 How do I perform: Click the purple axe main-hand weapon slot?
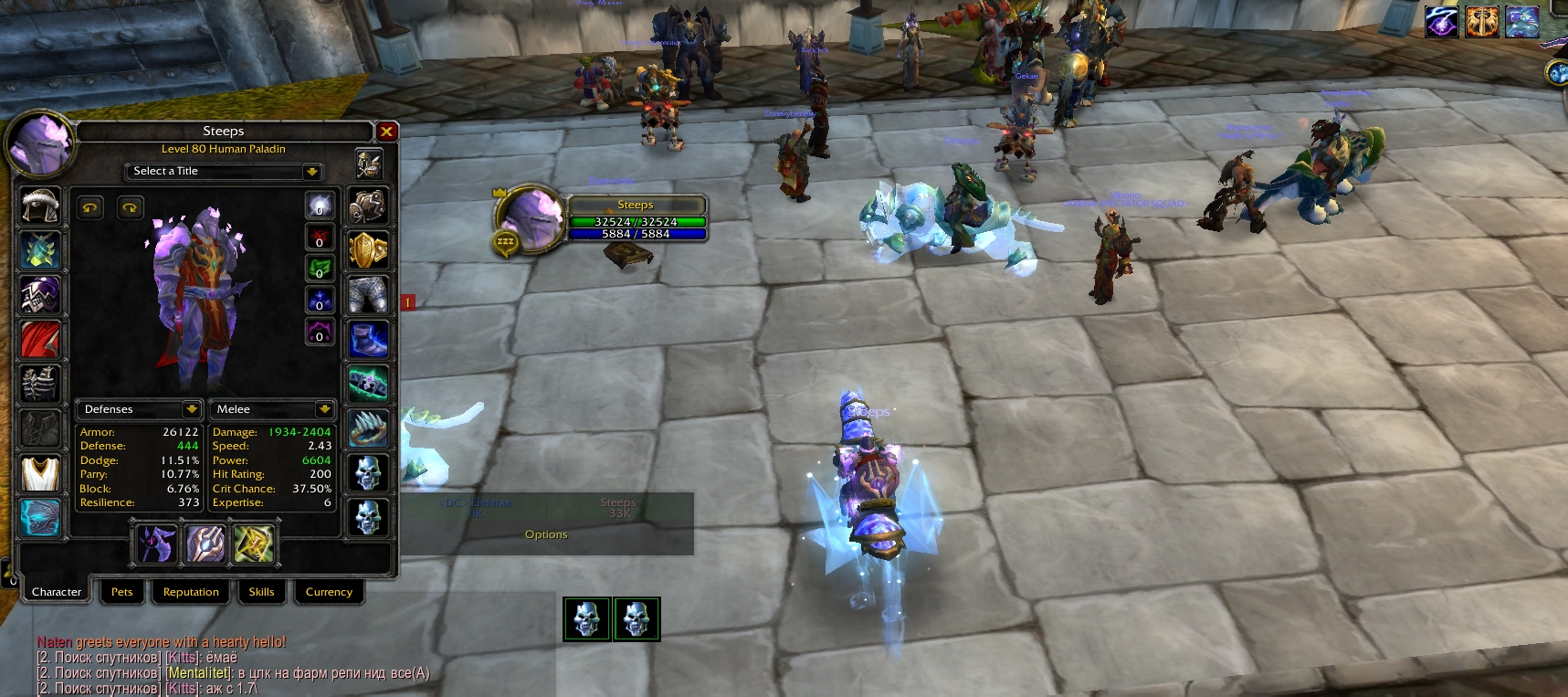point(156,544)
